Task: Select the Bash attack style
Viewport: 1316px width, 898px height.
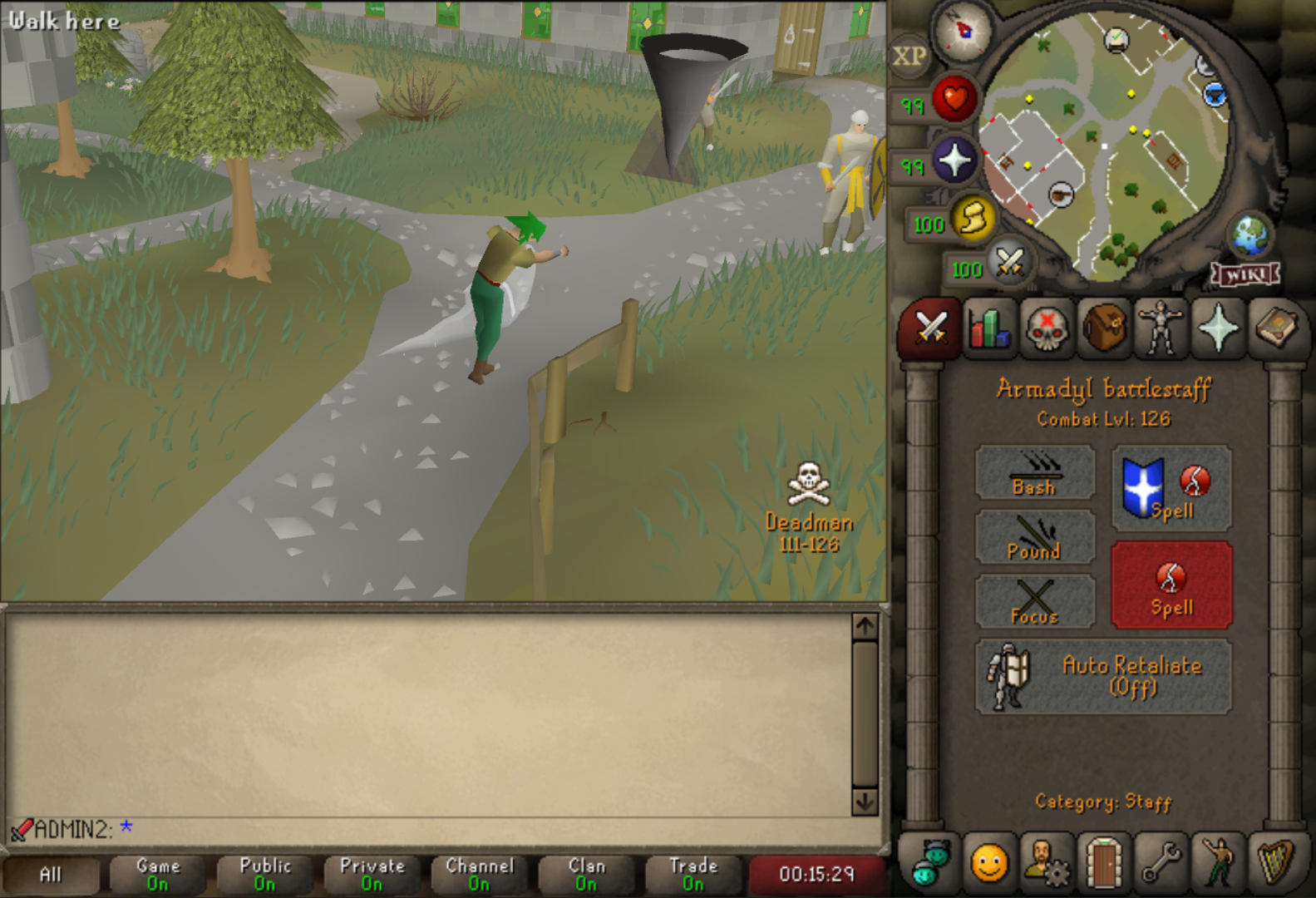Action: point(1034,473)
